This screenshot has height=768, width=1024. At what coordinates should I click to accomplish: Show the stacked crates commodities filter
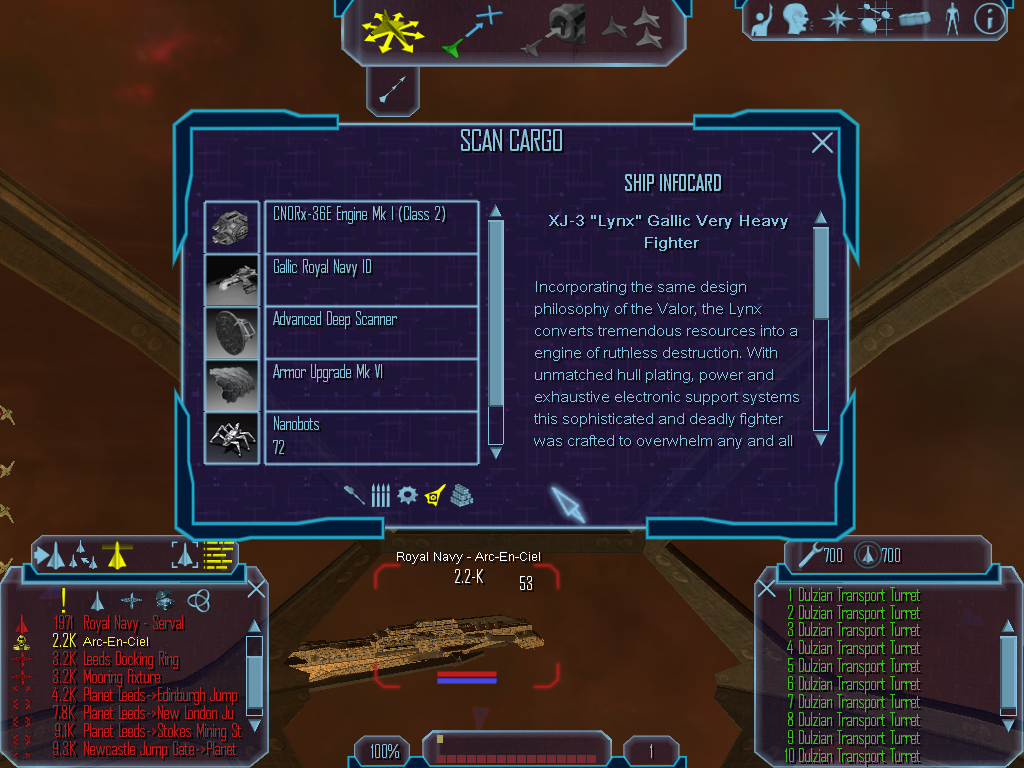[461, 495]
